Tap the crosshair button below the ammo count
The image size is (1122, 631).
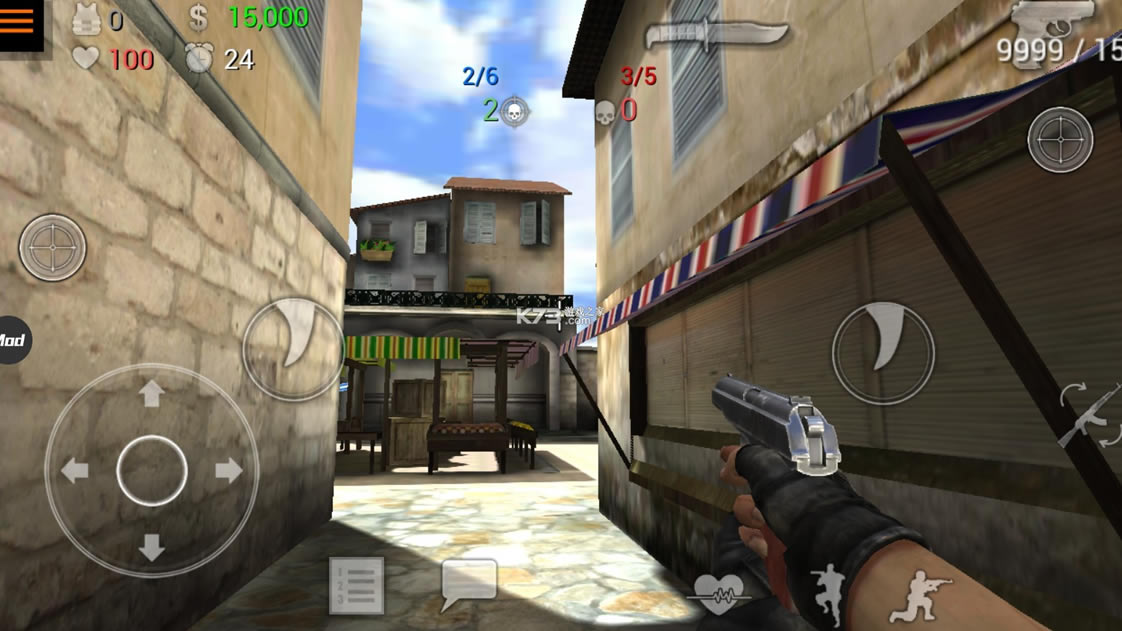pos(1060,139)
